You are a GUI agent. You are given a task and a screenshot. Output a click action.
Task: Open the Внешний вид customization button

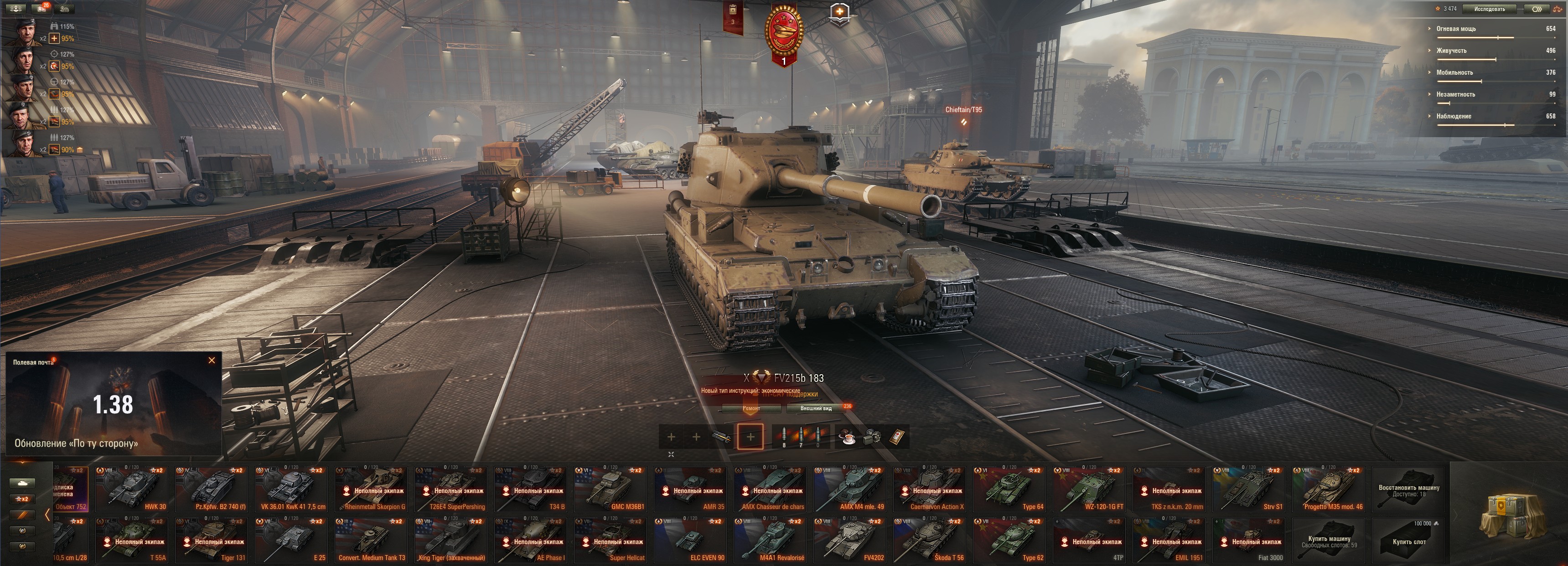point(816,408)
